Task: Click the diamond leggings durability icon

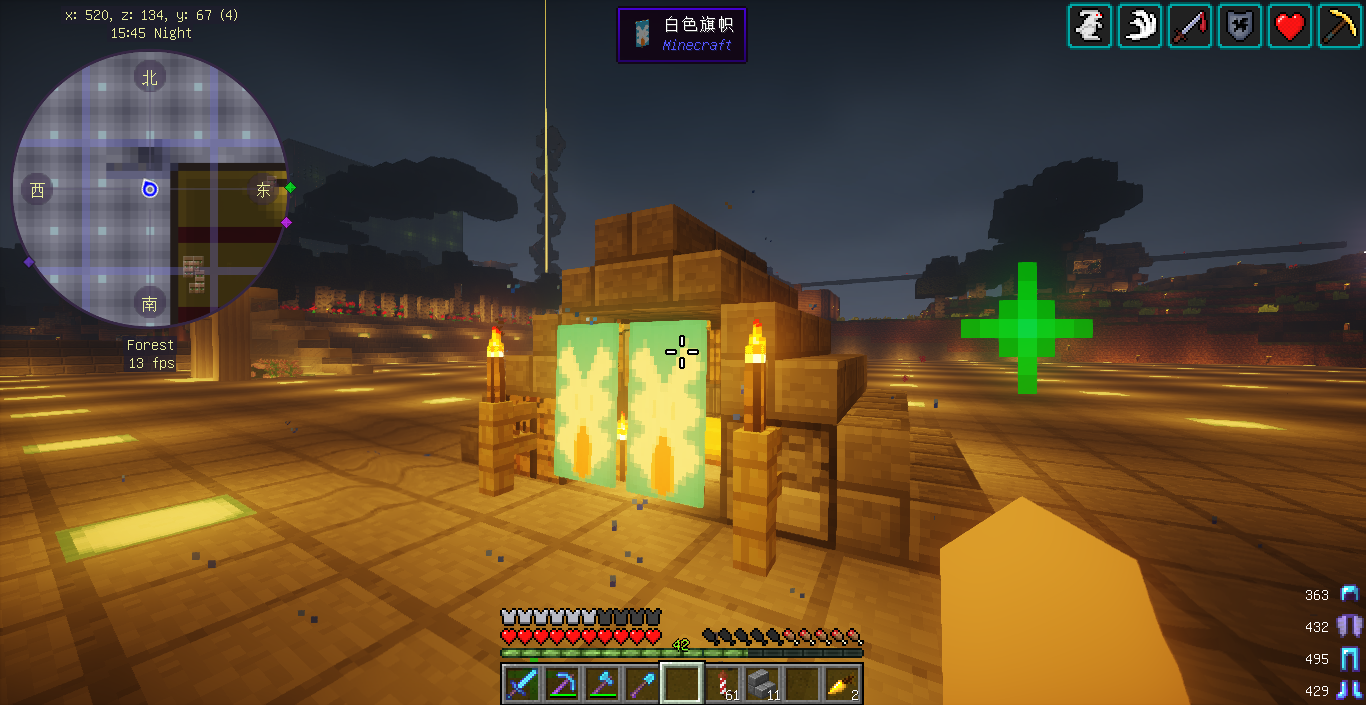Action: (1350, 658)
